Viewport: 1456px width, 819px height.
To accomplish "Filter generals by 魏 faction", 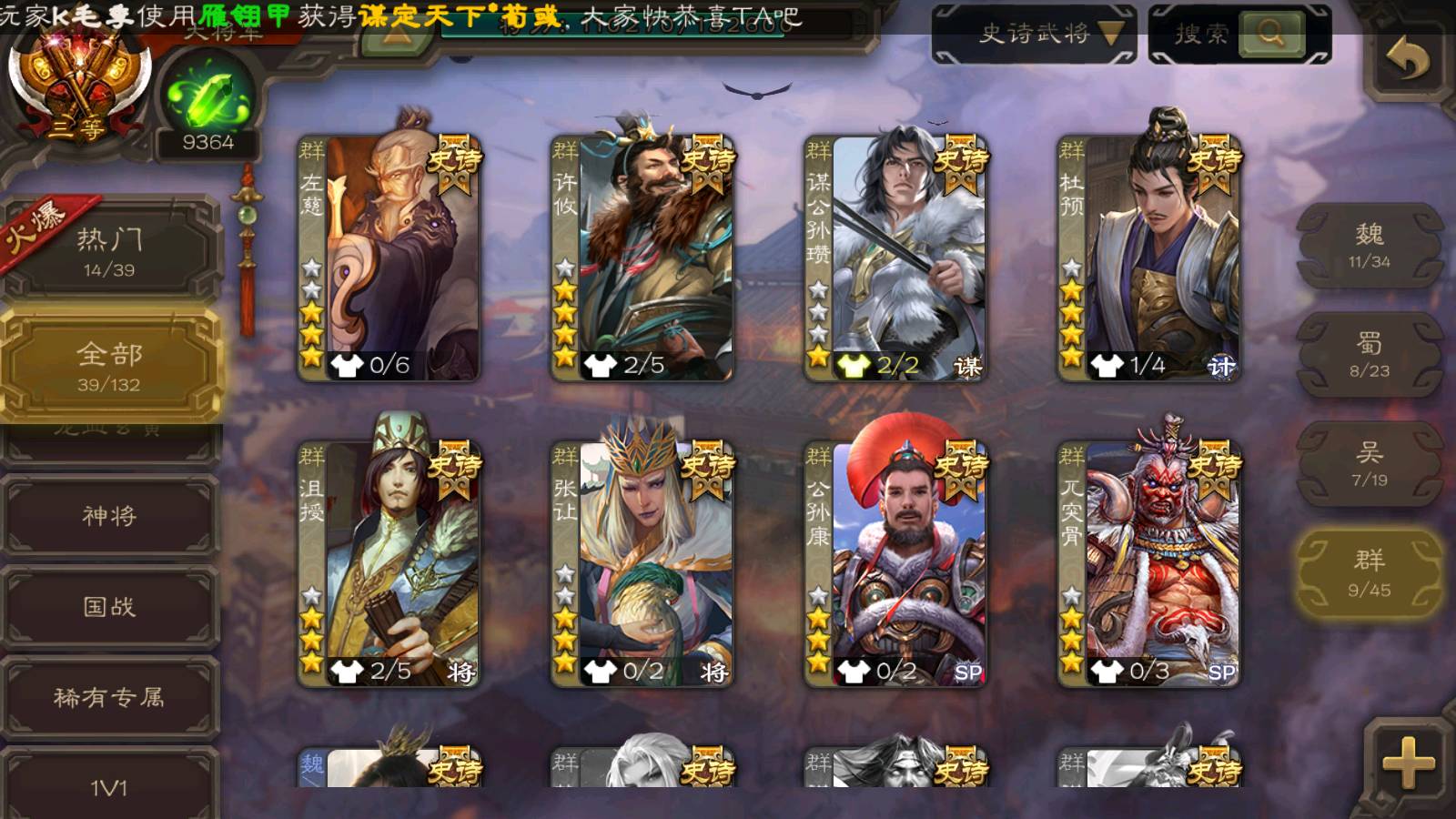I will point(1369,246).
